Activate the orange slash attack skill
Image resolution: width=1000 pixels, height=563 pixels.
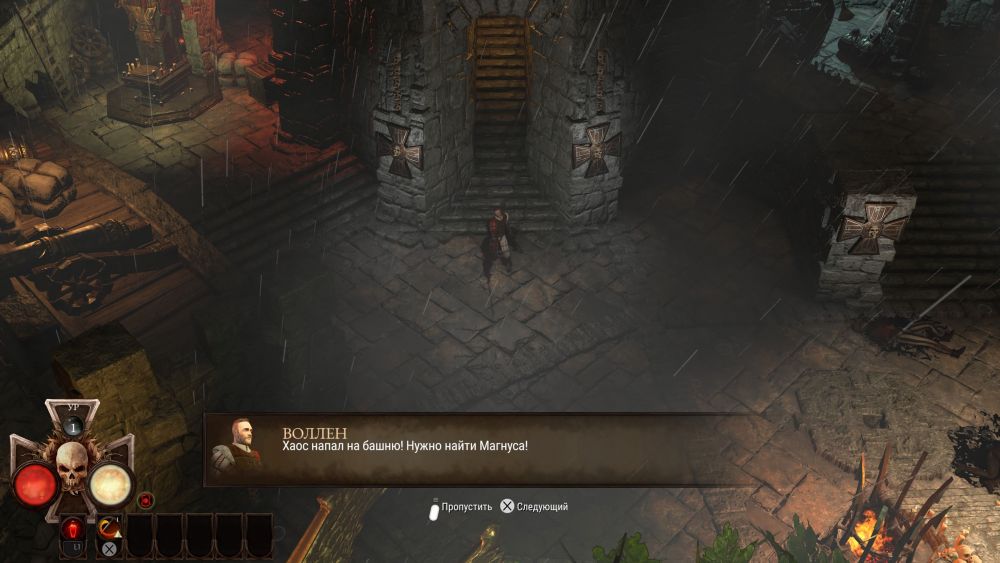click(x=109, y=529)
